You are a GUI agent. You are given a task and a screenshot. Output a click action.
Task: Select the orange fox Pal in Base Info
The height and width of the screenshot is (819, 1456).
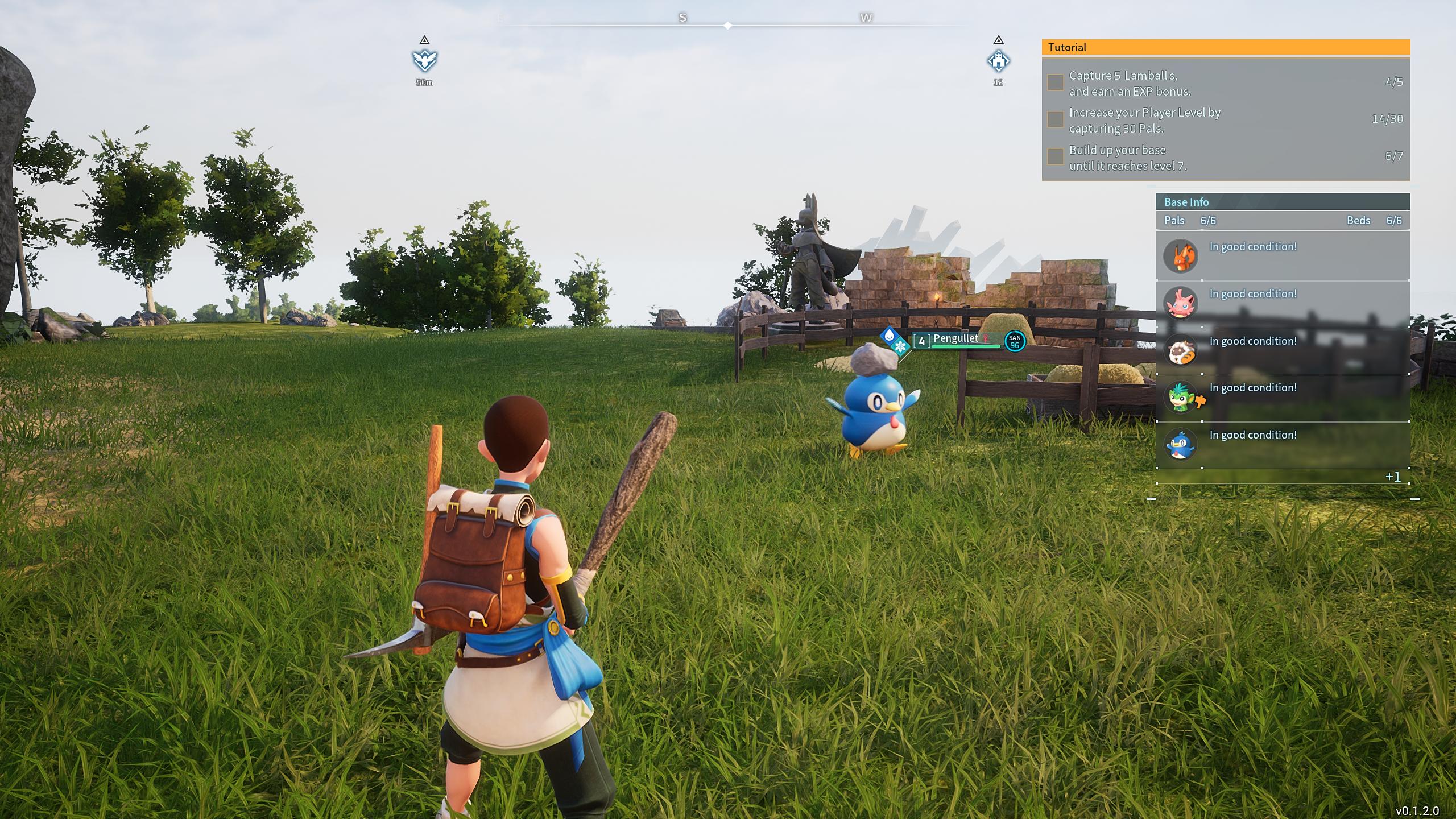(x=1180, y=256)
